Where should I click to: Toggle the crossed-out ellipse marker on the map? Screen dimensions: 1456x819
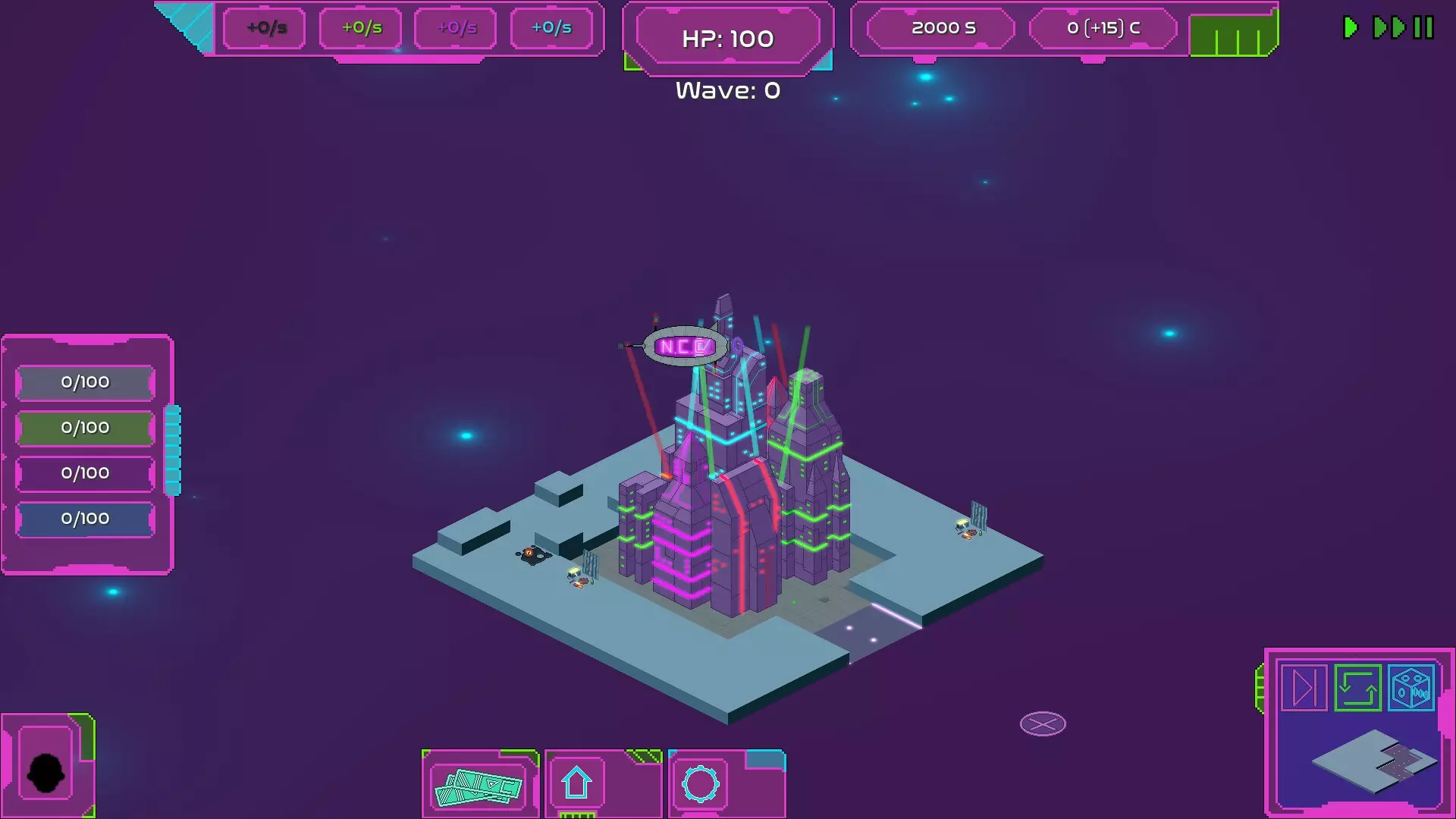1043,723
